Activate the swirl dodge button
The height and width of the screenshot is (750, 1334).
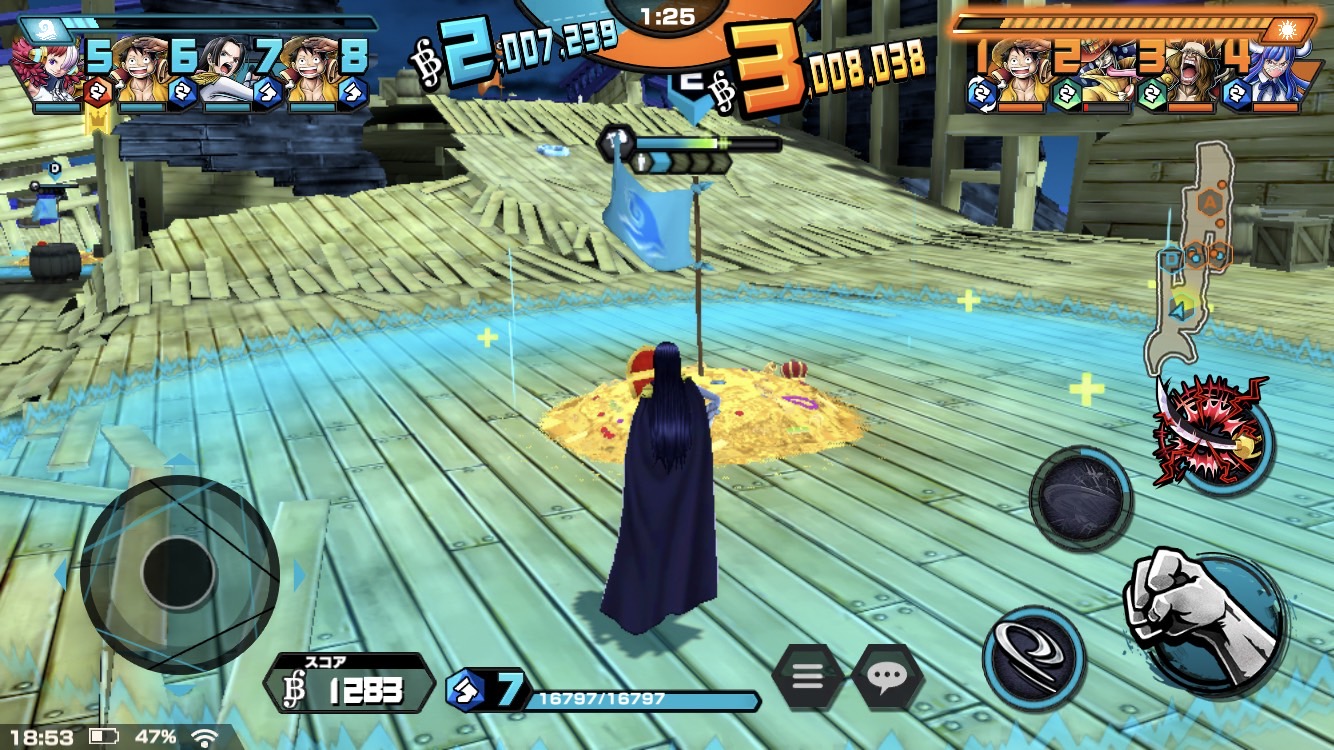1034,643
